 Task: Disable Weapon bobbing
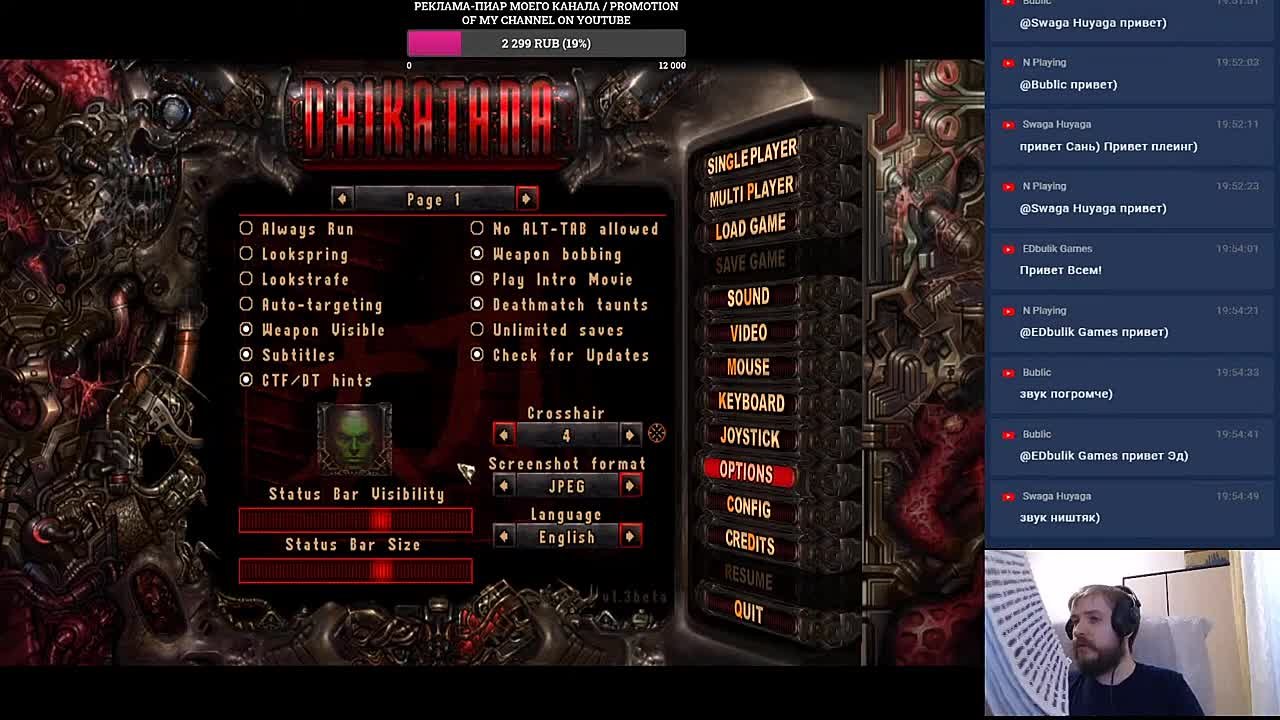[477, 254]
